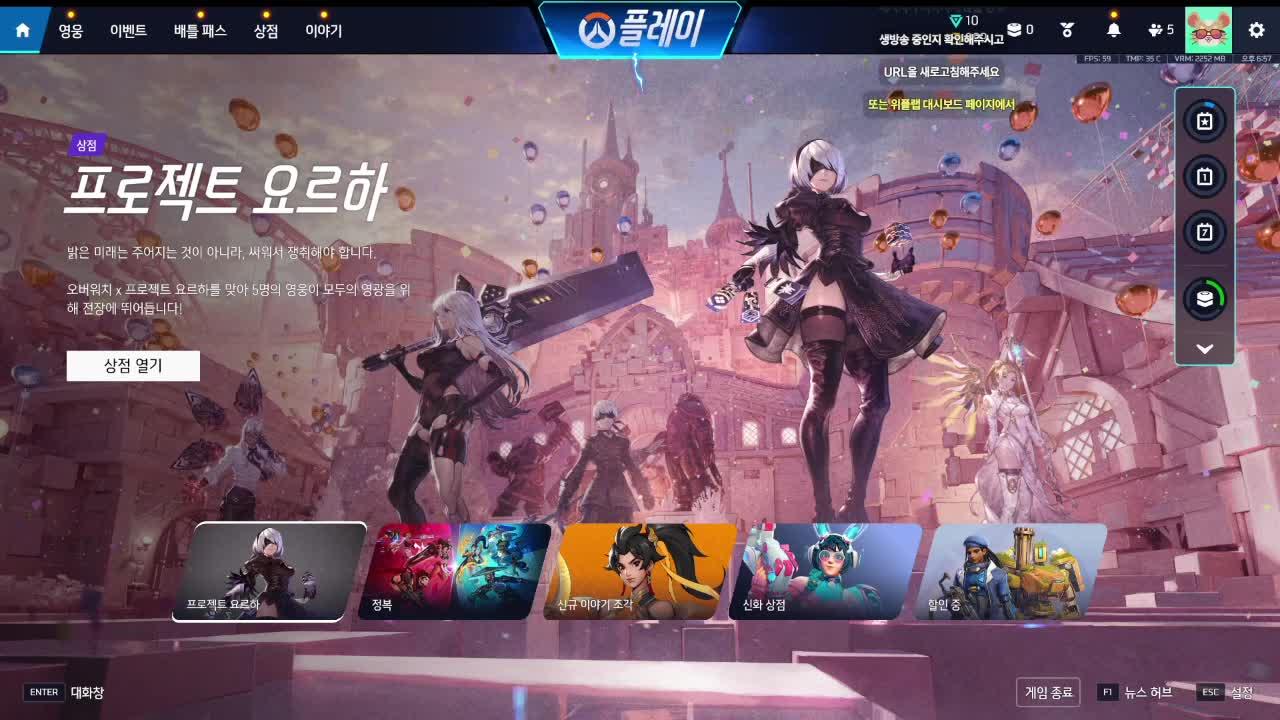Open settings via the gear icon
The width and height of the screenshot is (1280, 720).
coord(1255,30)
